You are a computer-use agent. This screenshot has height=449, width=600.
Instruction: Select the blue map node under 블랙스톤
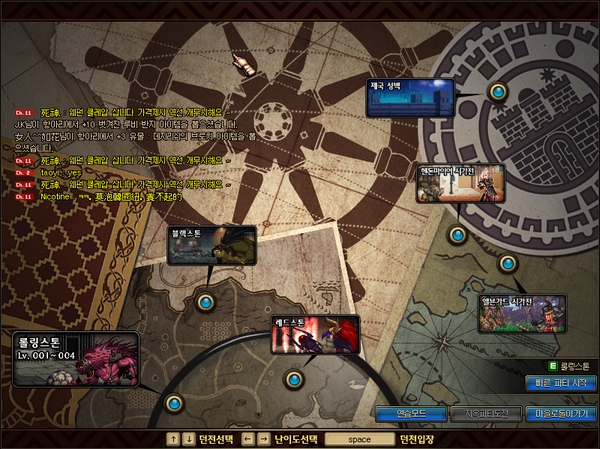207,301
